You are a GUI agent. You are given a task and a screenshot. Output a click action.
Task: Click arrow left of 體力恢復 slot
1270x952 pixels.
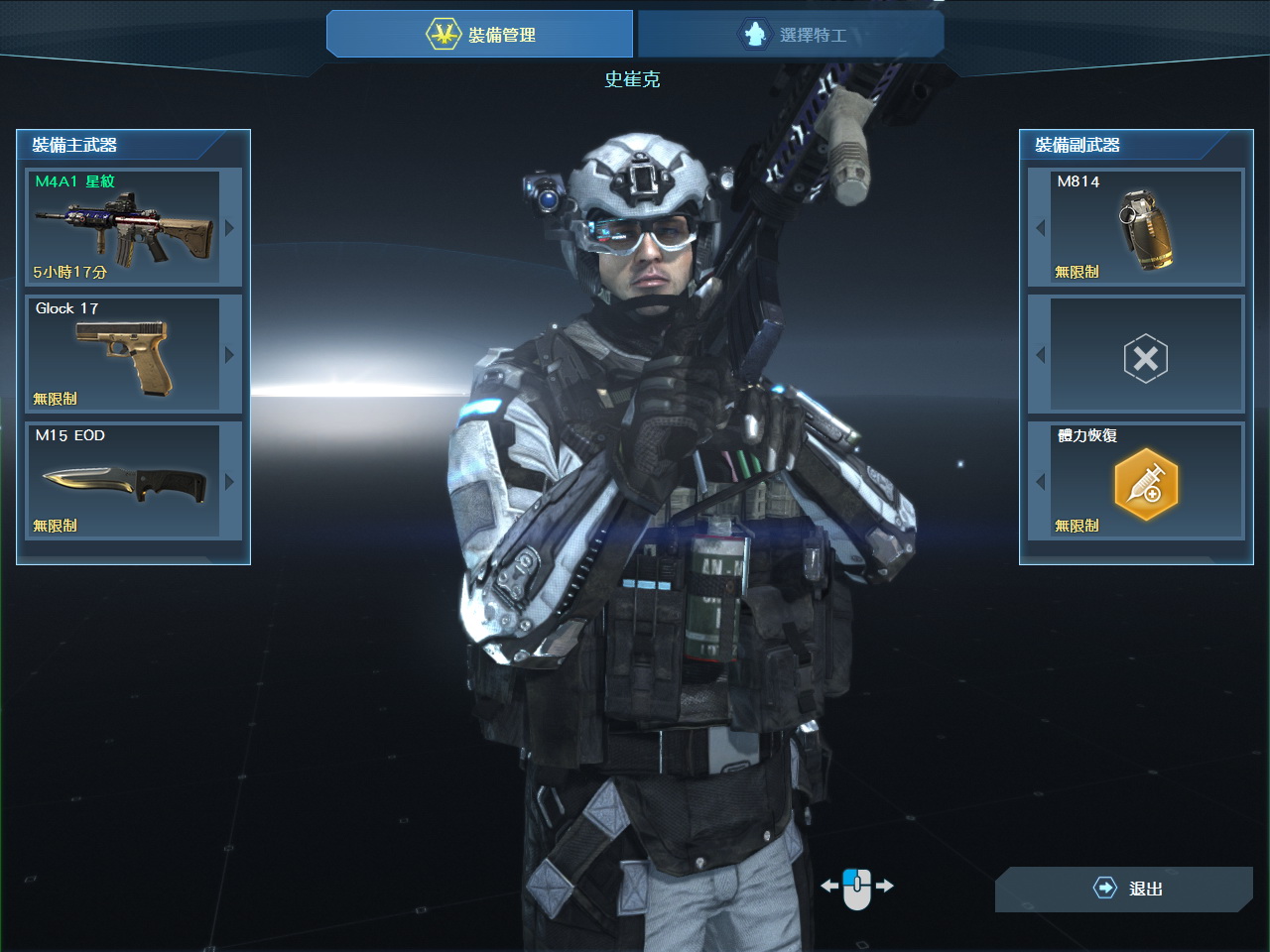pos(1040,482)
